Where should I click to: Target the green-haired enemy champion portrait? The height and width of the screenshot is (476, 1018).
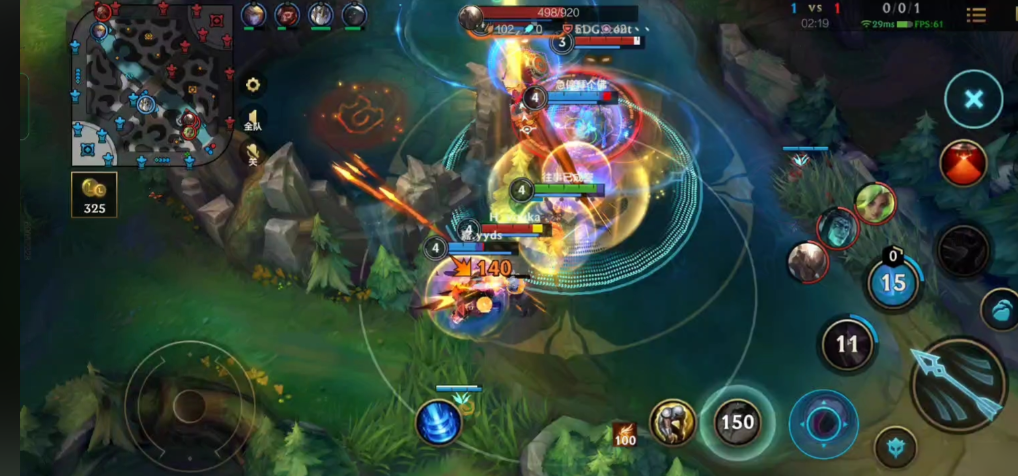pyautogui.click(x=874, y=203)
